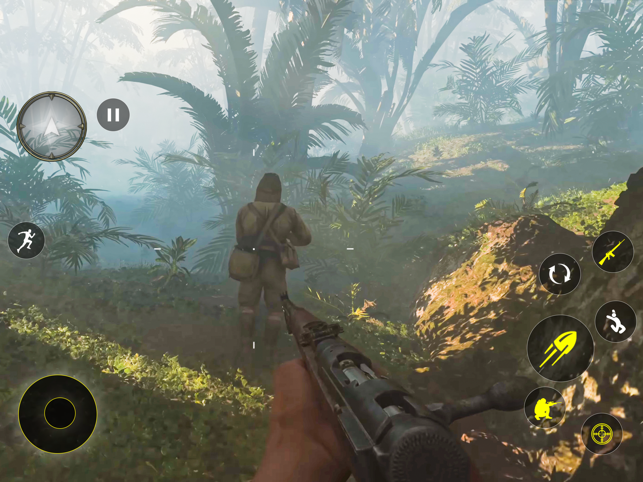Click the virtual movement joystick
The image size is (643, 482).
click(x=58, y=413)
